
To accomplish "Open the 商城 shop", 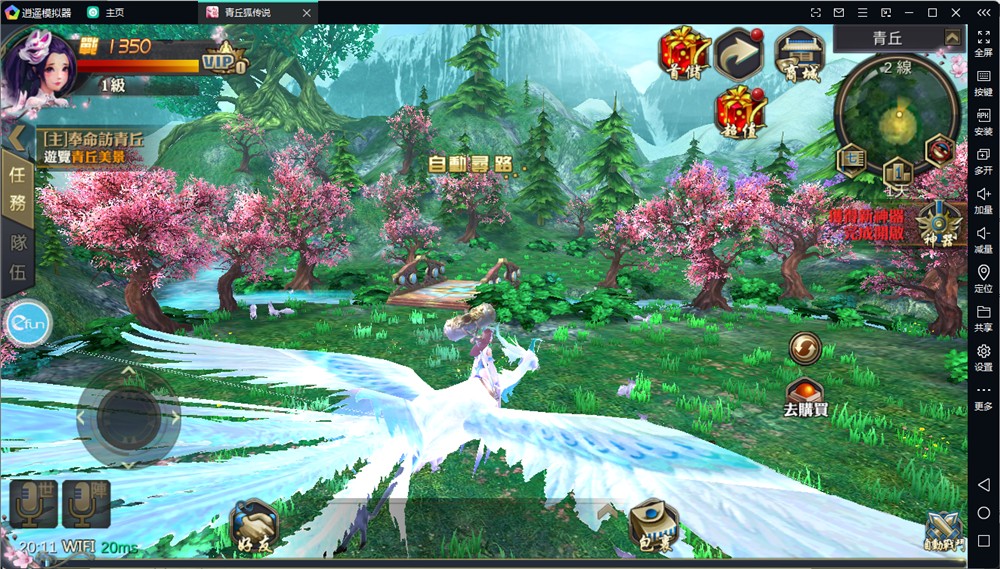I will coord(799,53).
